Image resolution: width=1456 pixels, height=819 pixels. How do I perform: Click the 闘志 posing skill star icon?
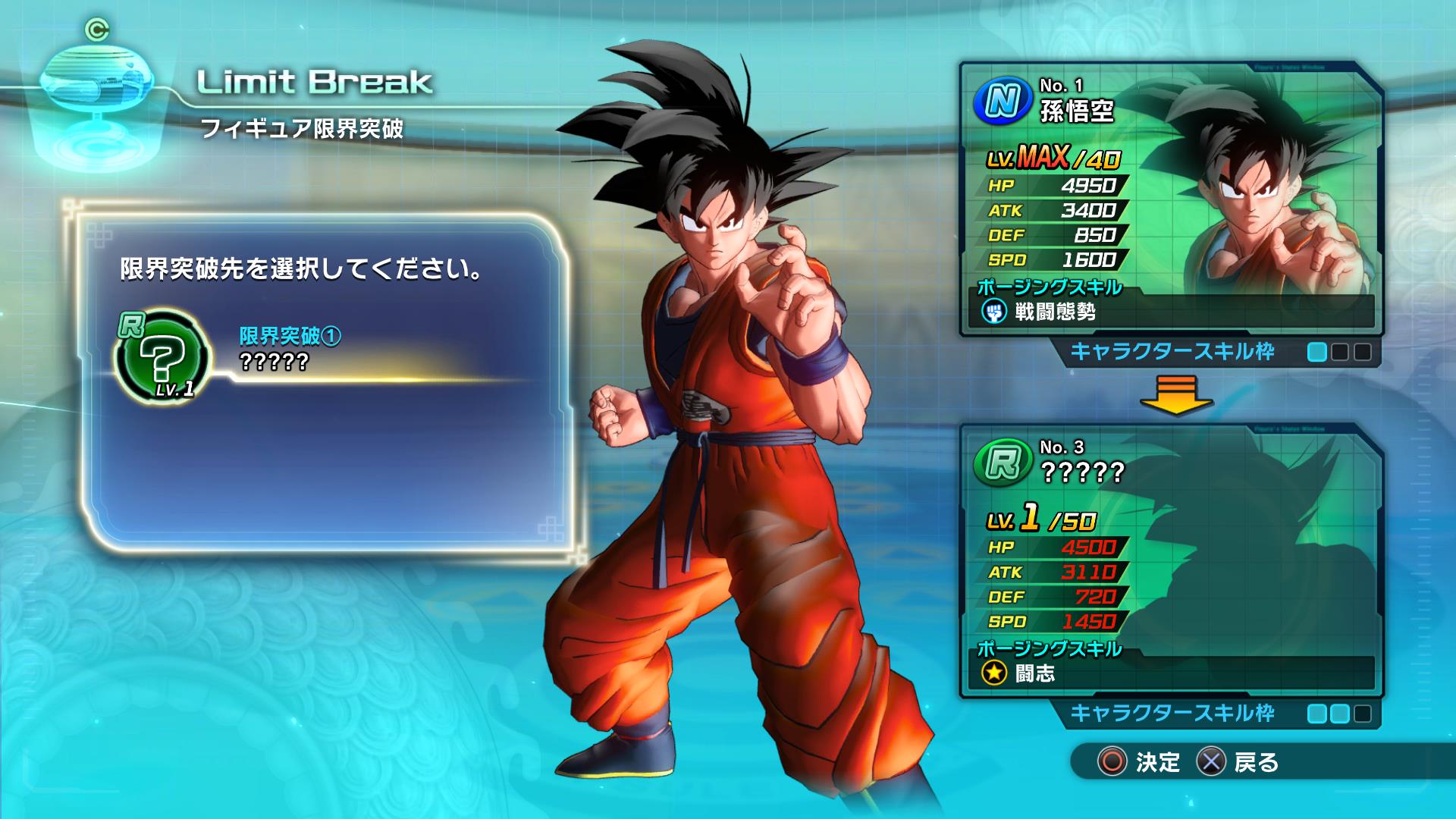click(x=994, y=673)
